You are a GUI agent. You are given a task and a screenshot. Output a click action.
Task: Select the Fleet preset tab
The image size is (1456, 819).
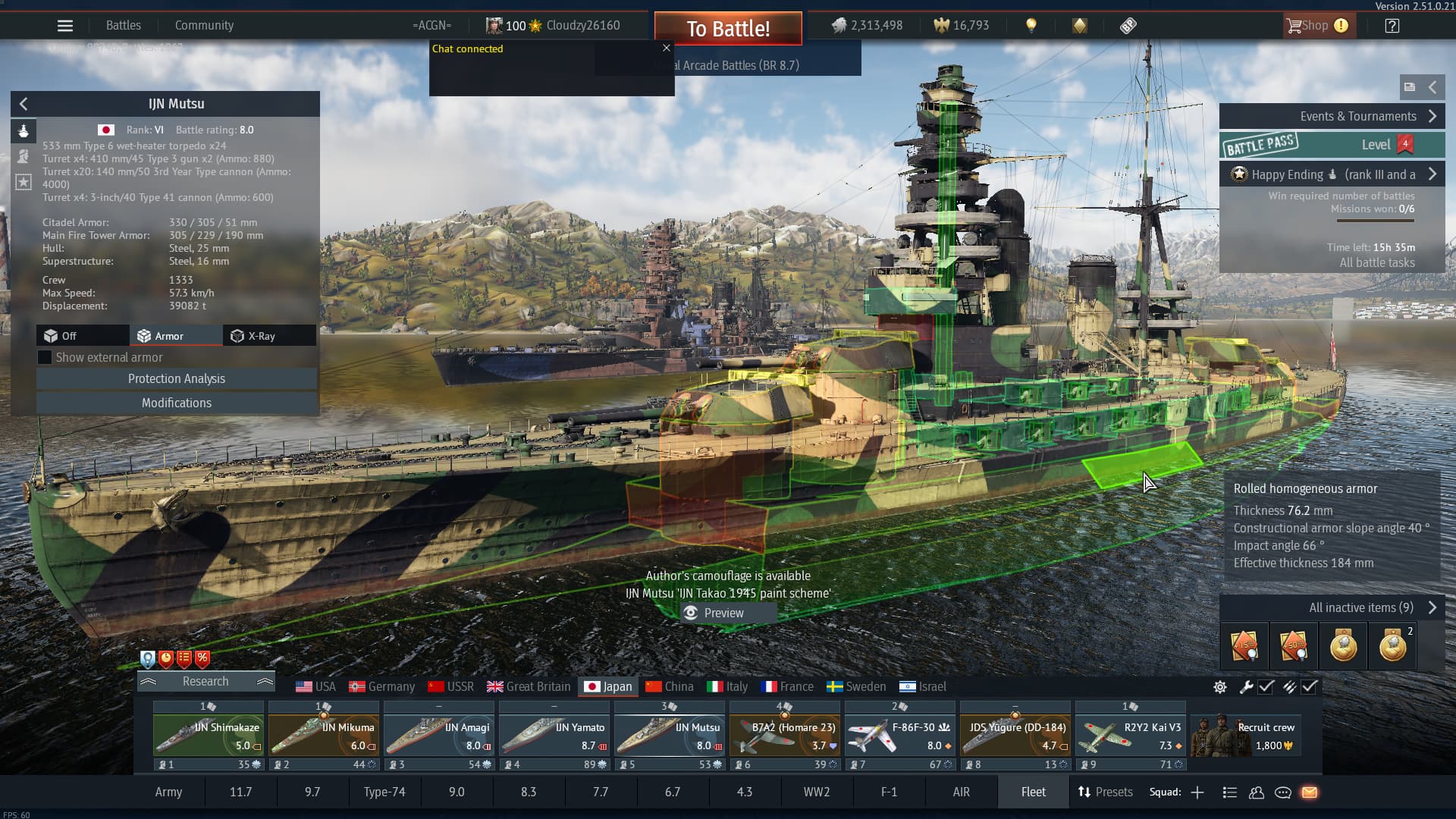coord(1033,792)
